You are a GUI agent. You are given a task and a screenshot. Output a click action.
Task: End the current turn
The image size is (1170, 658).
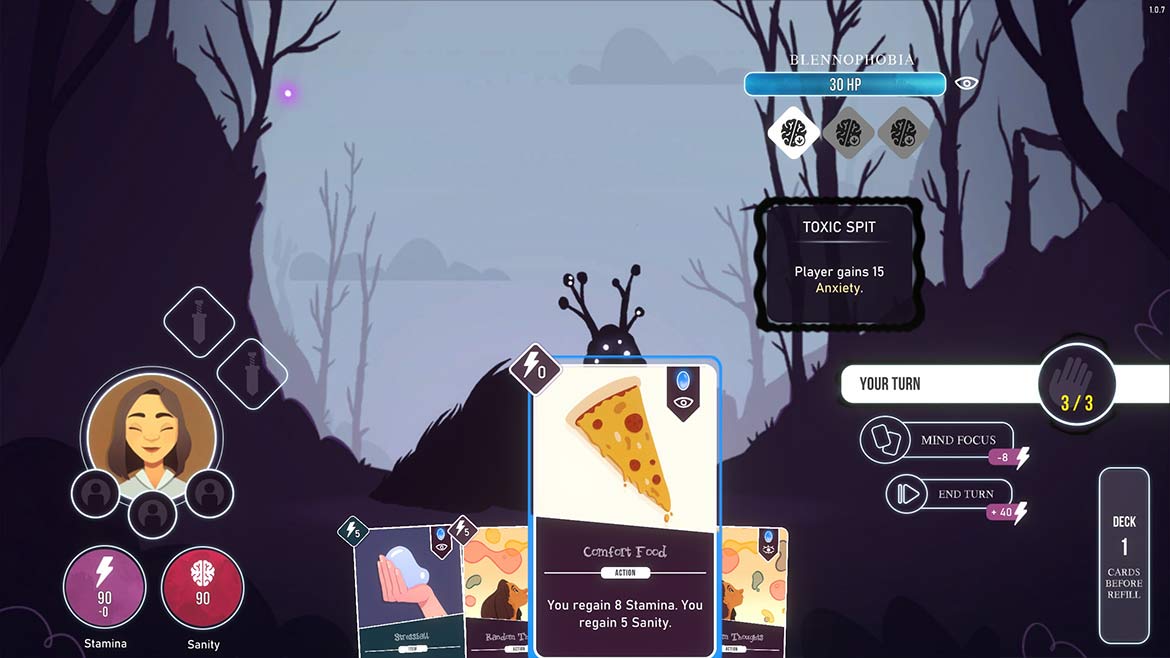948,494
